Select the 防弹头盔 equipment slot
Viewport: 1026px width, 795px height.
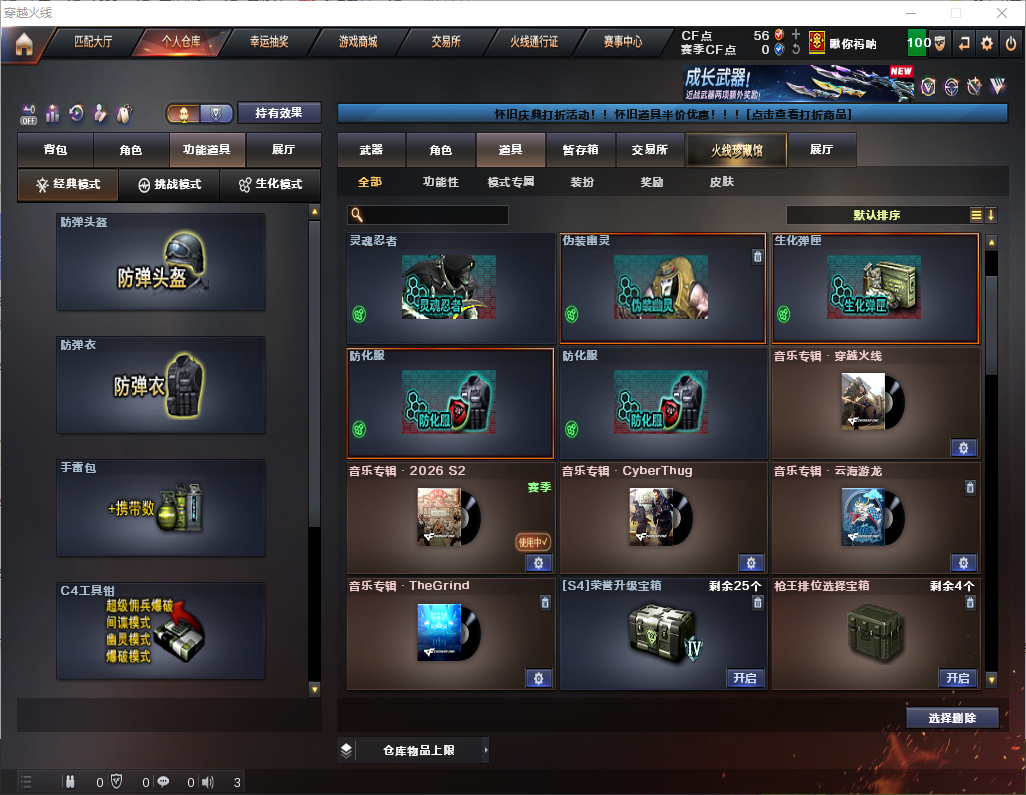coord(161,262)
